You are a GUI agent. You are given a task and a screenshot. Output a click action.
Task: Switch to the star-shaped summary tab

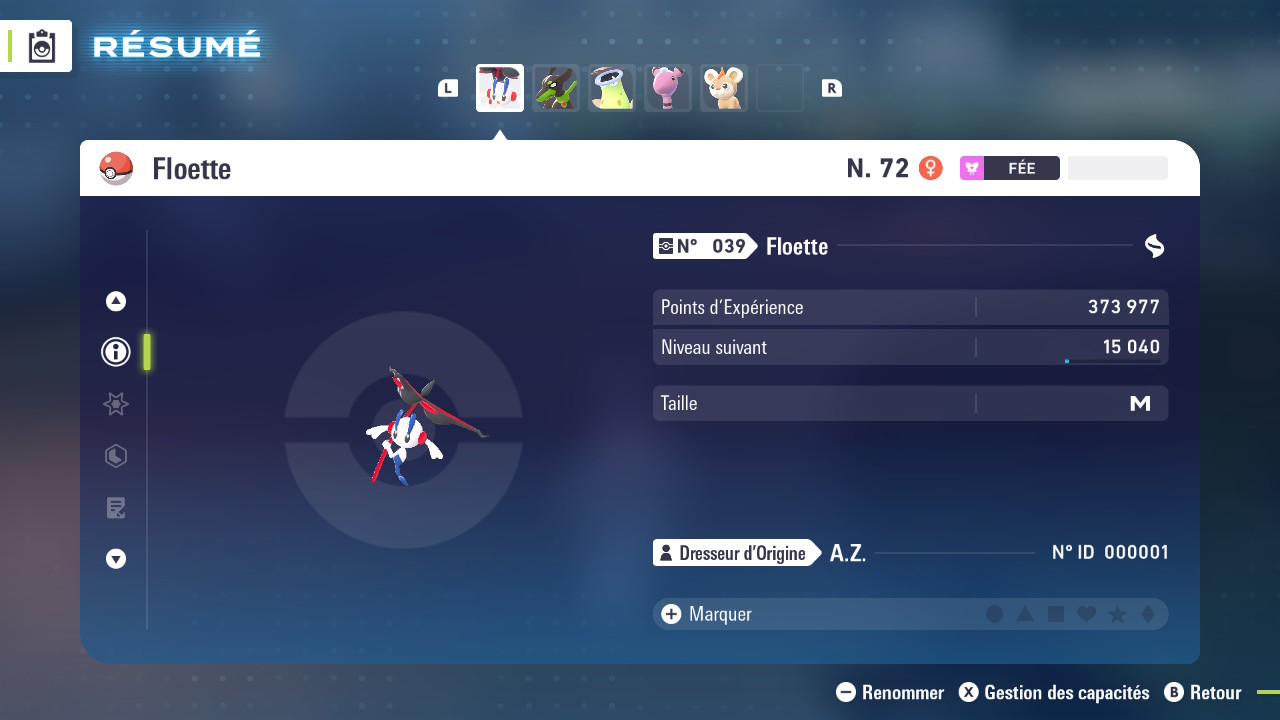[116, 404]
